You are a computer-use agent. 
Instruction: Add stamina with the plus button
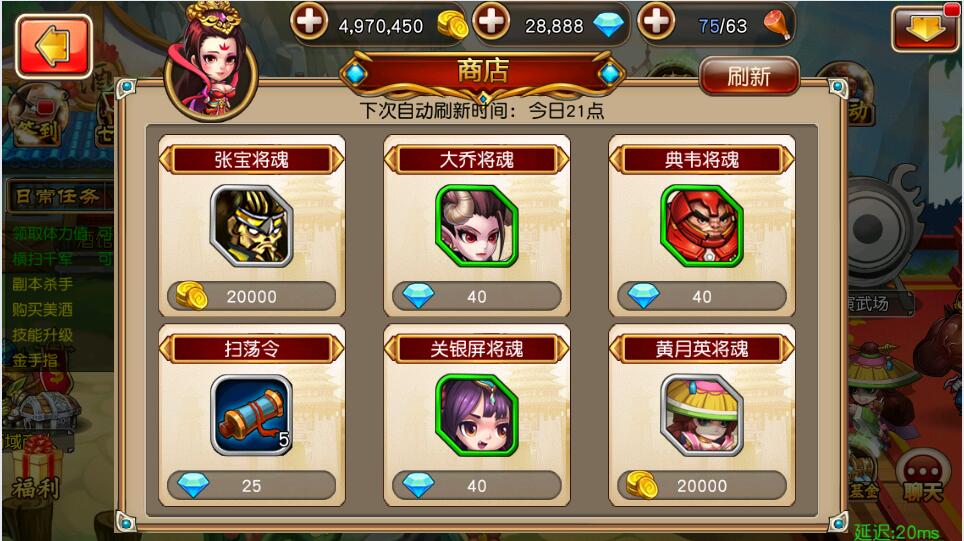coord(656,23)
